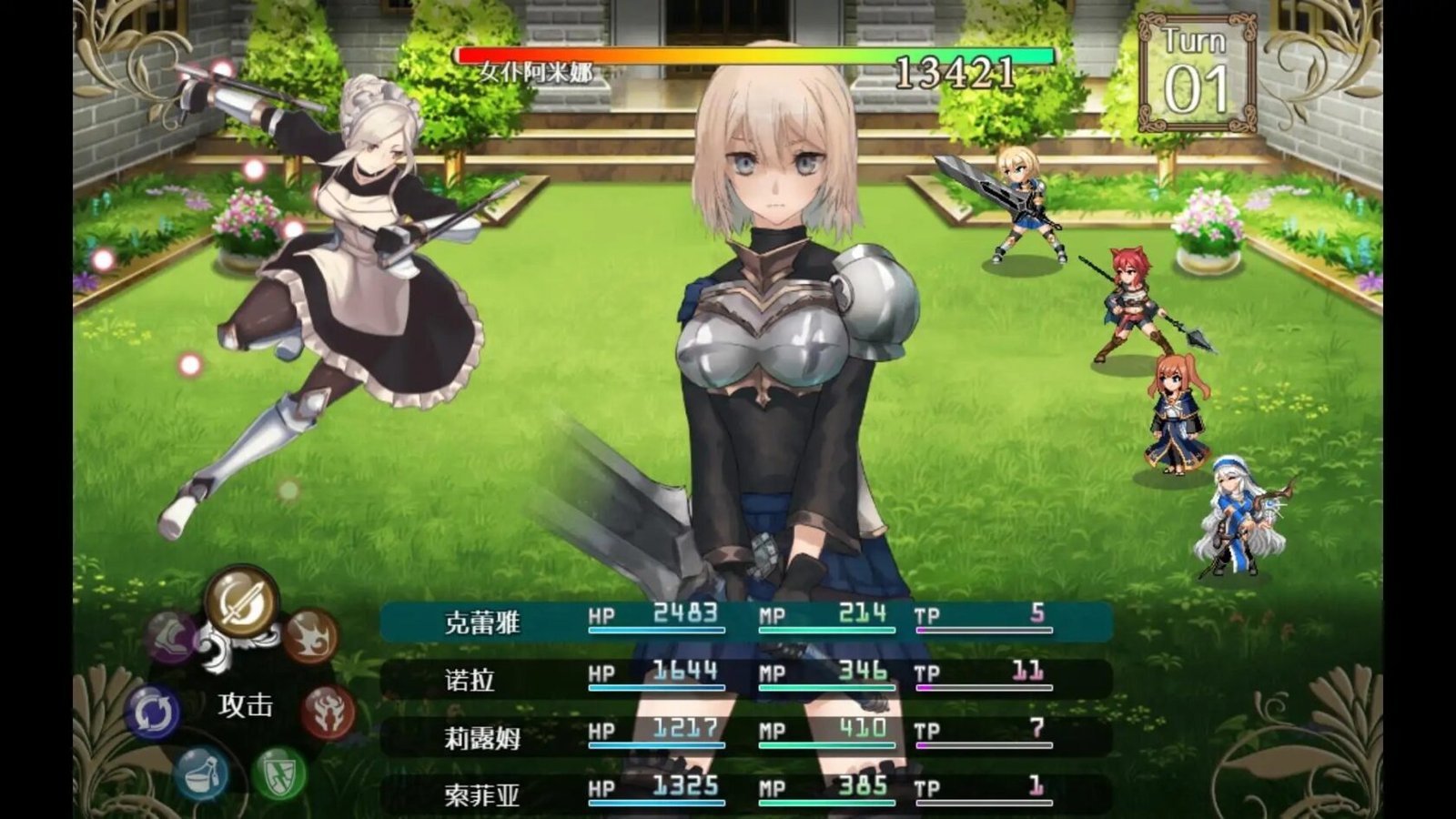The image size is (1456, 819).
Task: Activate the red burning figure command
Action: pyautogui.click(x=327, y=711)
